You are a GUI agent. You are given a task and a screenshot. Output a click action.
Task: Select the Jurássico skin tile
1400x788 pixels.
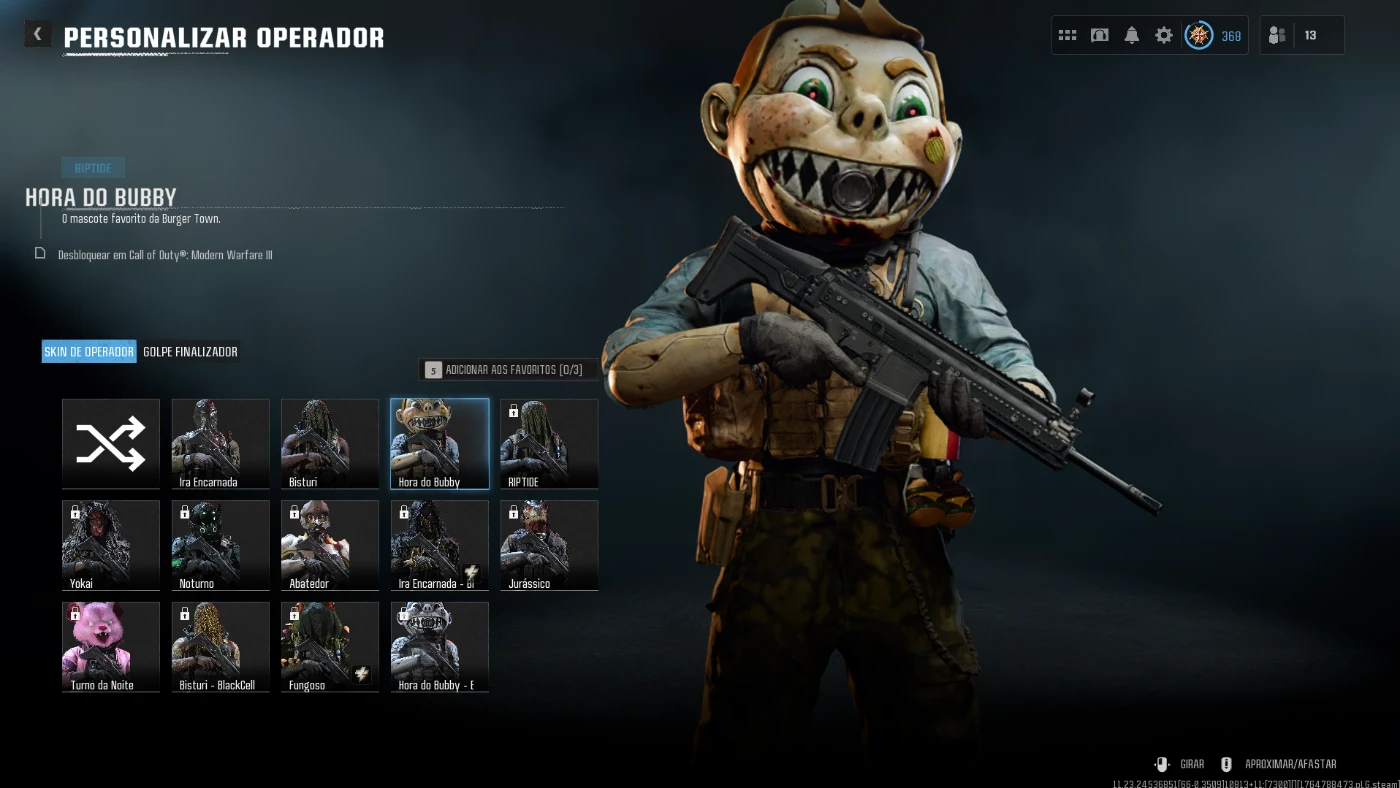549,545
